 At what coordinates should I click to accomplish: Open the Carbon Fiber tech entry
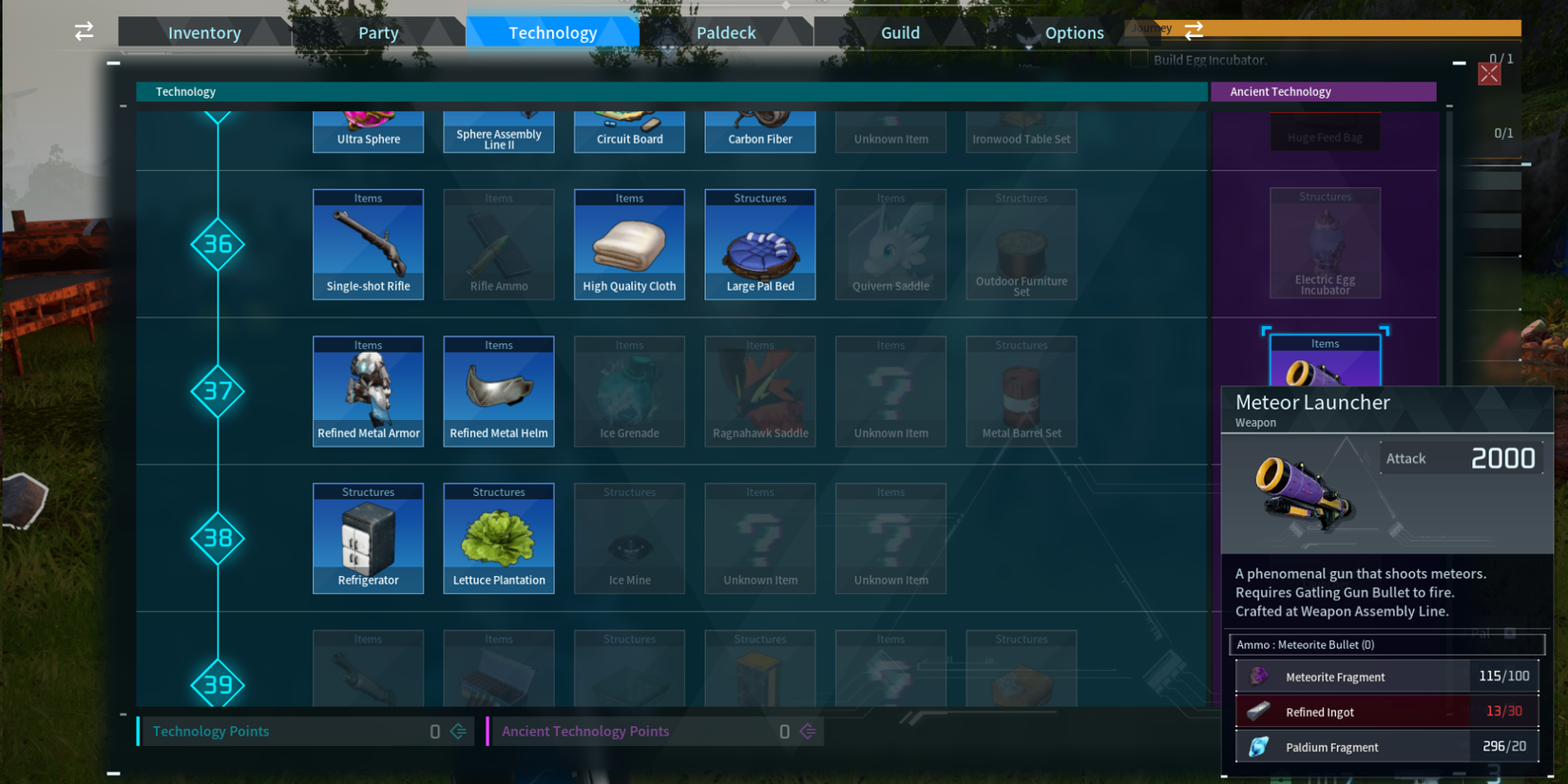coord(759,125)
